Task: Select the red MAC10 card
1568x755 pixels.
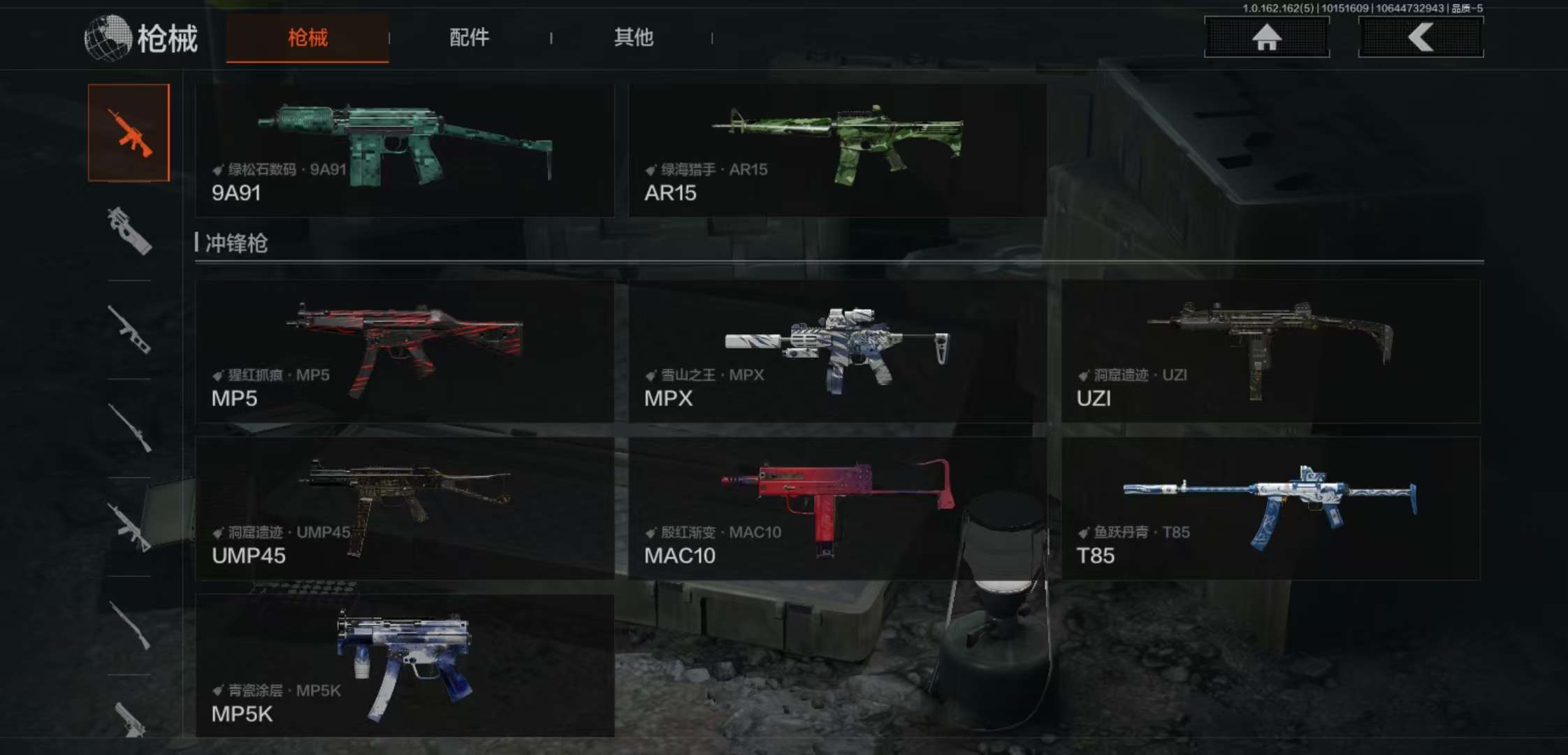Action: coord(837,508)
